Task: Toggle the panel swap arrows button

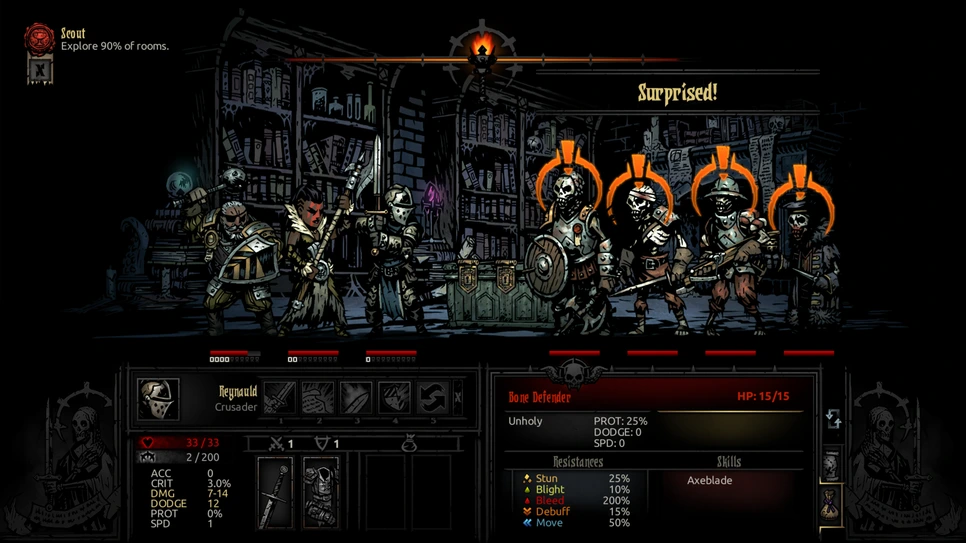Action: [834, 420]
